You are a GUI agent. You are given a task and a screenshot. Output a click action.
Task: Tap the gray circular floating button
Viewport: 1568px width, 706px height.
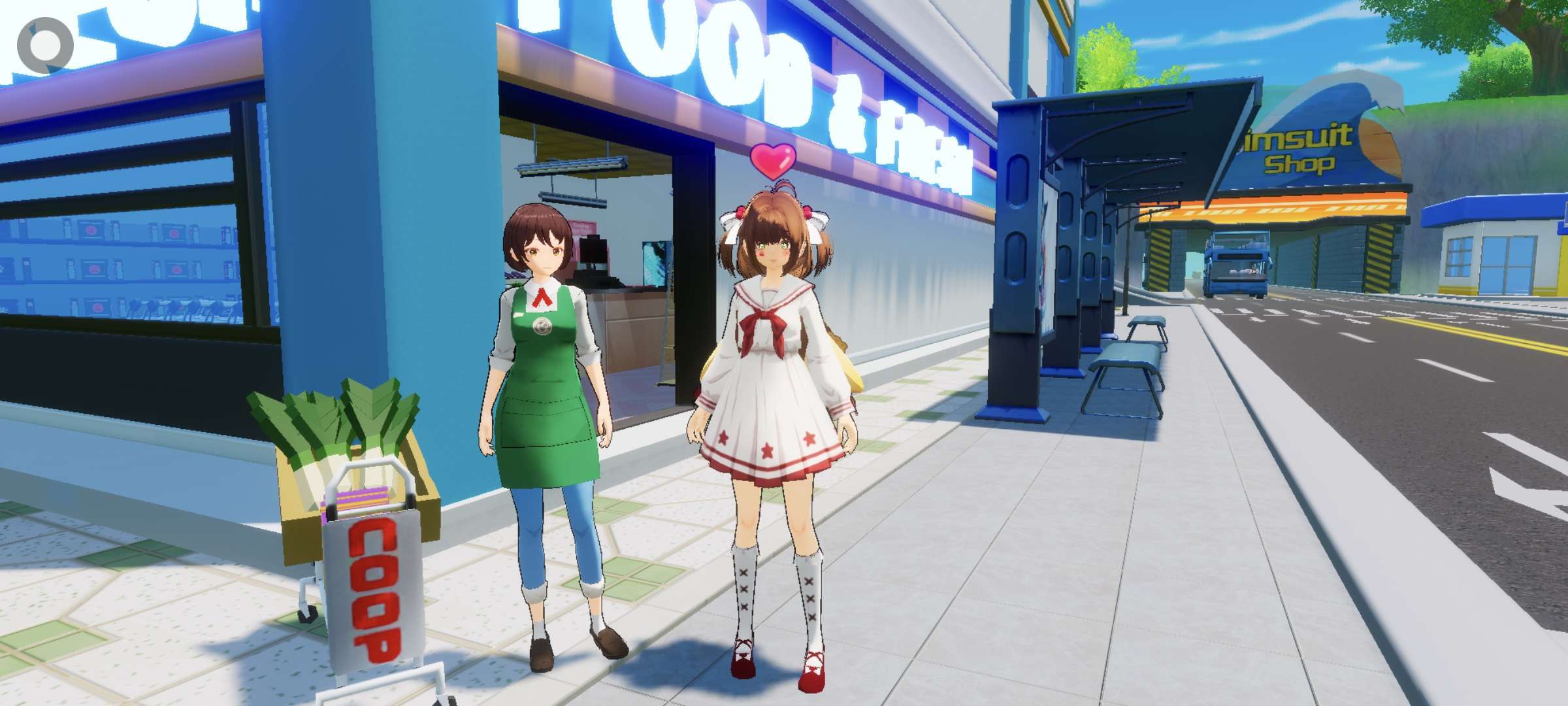44,44
